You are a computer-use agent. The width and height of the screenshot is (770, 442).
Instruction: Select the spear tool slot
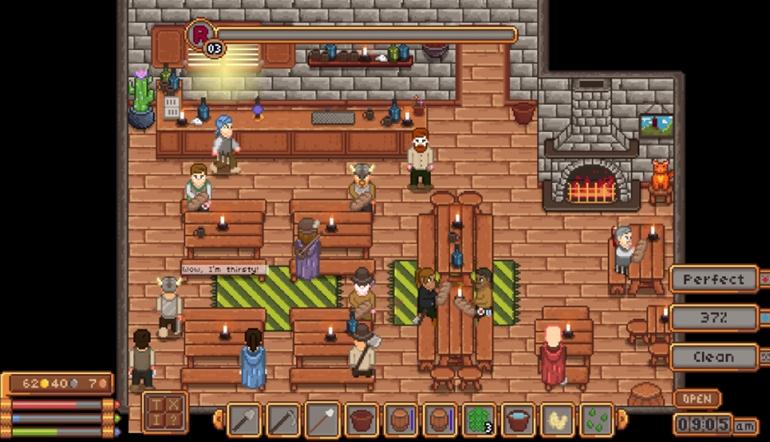pyautogui.click(x=323, y=419)
